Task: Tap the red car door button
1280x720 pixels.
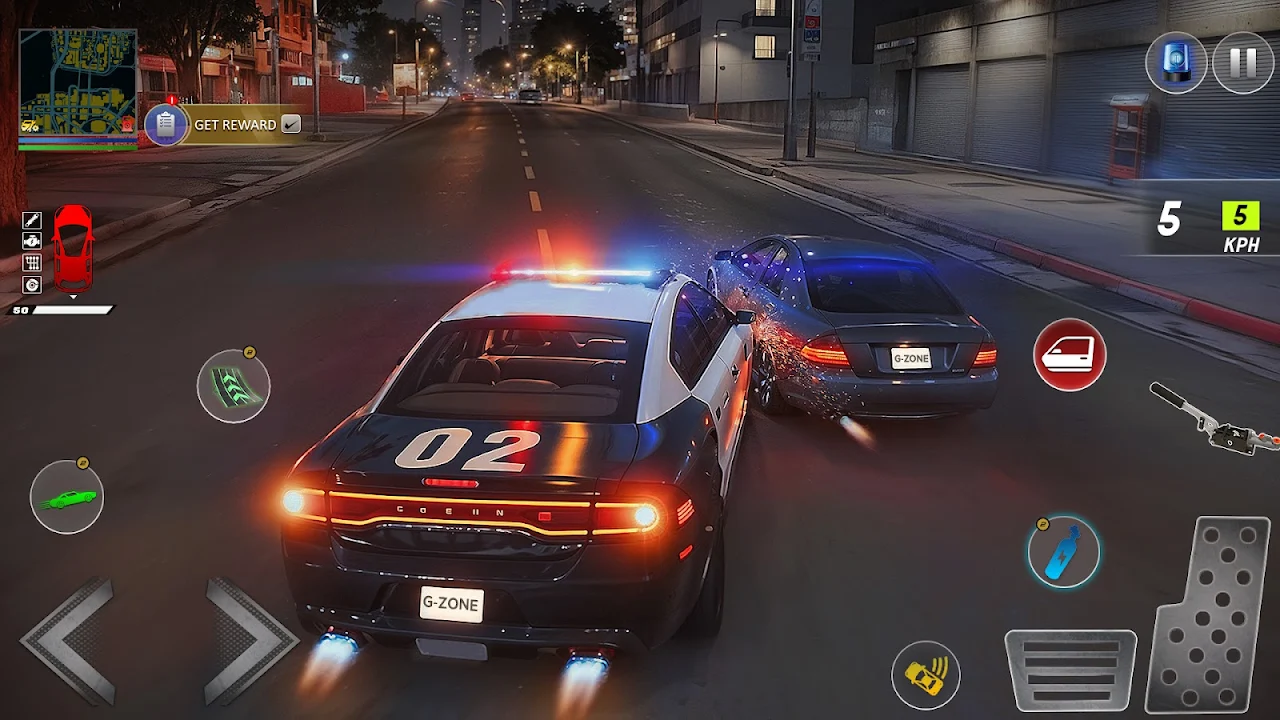Action: click(1069, 354)
